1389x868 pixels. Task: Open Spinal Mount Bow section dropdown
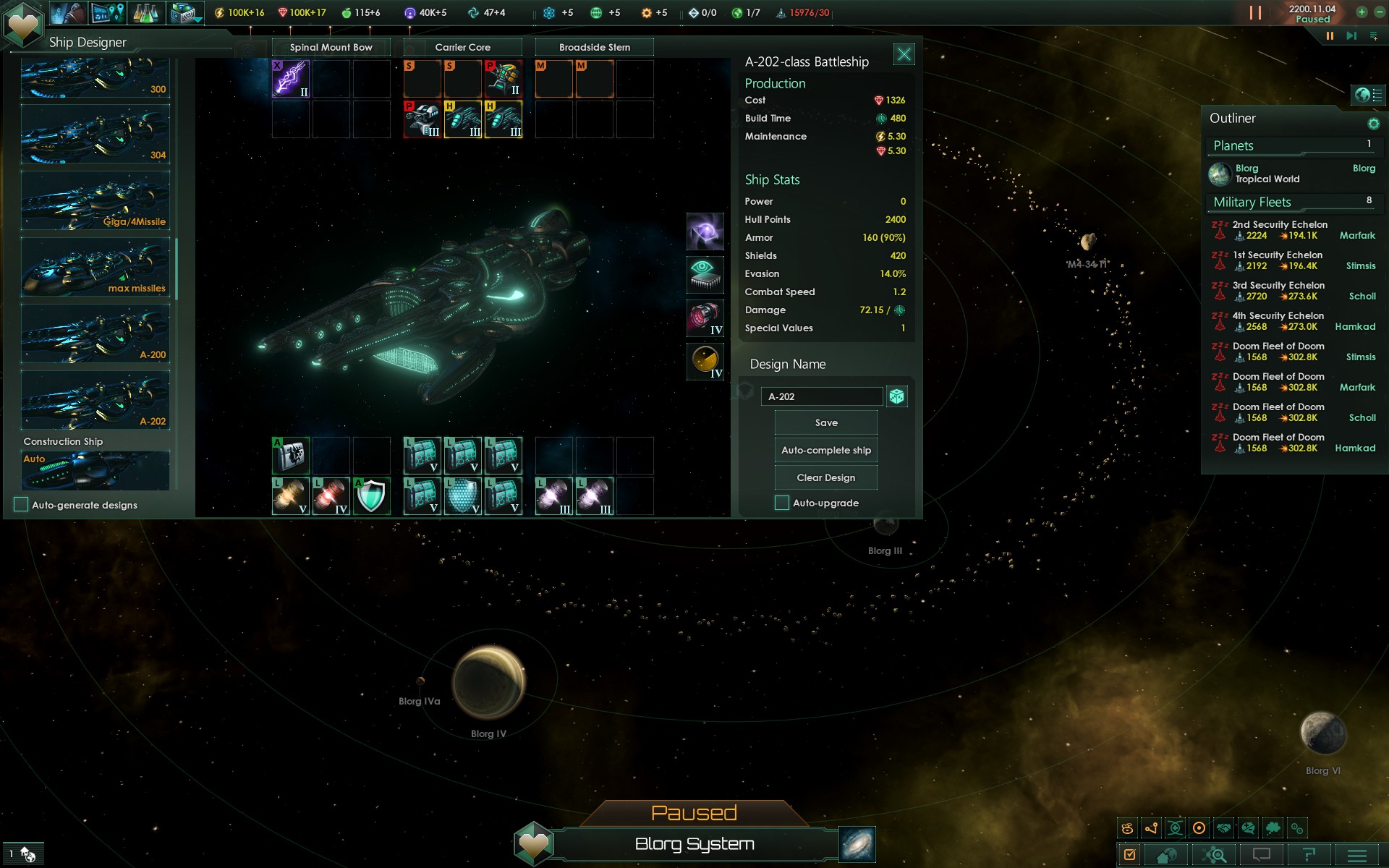click(x=331, y=48)
